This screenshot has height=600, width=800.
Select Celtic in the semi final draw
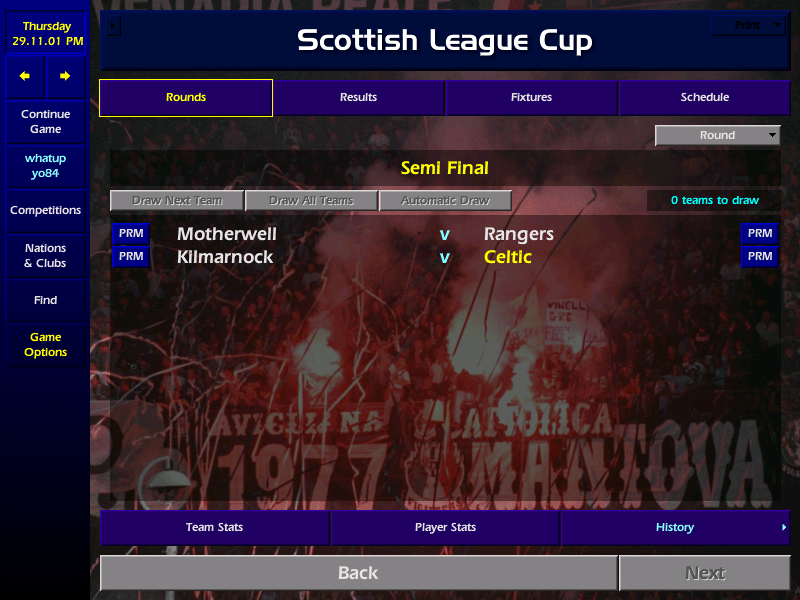(508, 257)
